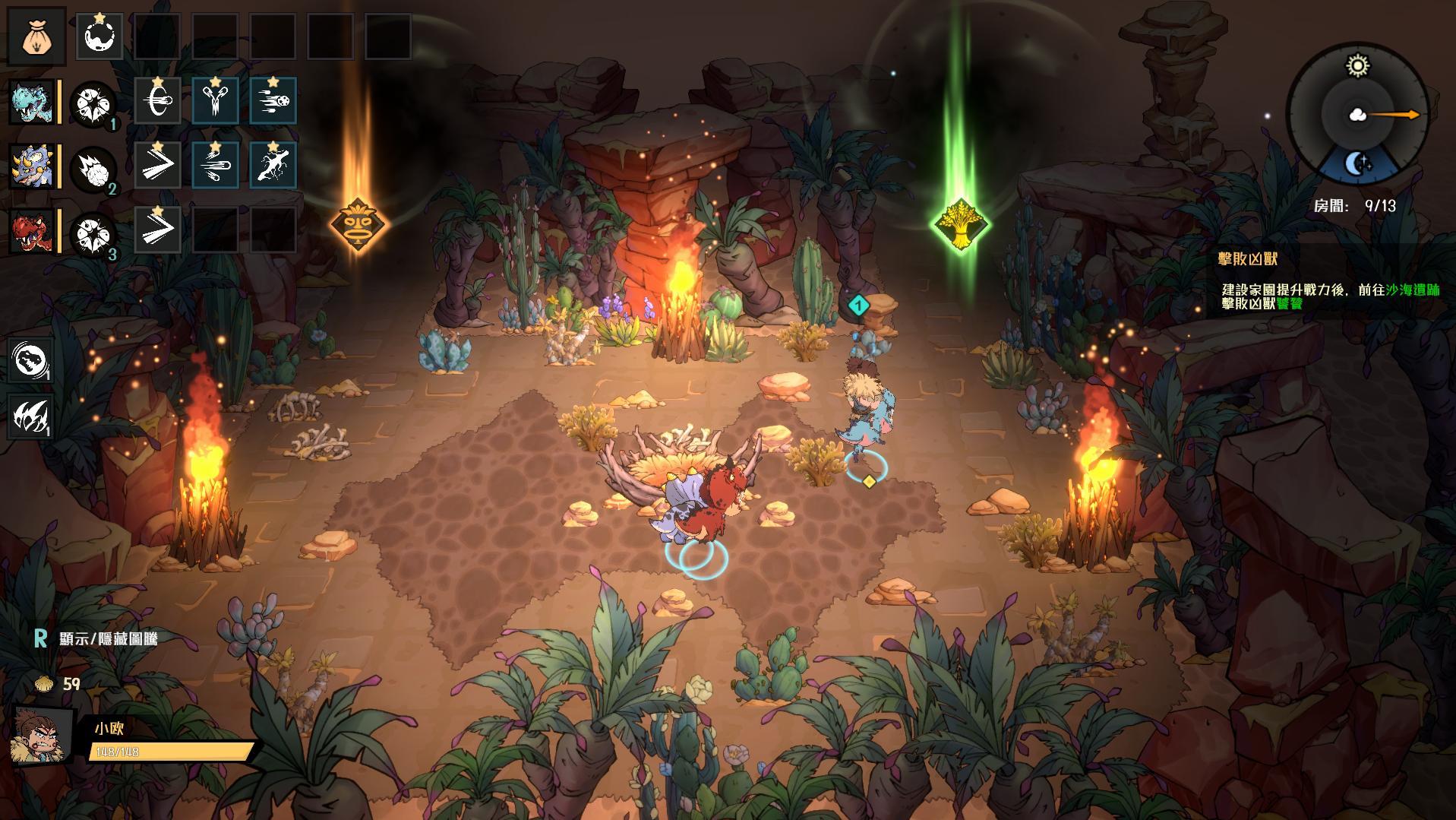The height and width of the screenshot is (820, 1456).
Task: Select the blue dinosaur pet portrait
Action: 32,101
